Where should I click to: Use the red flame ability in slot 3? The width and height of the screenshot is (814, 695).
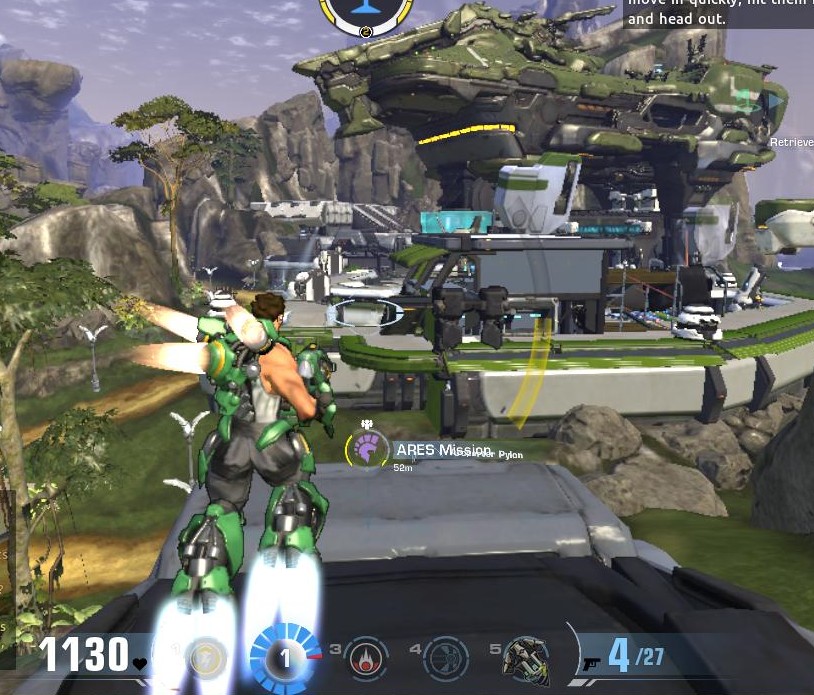pyautogui.click(x=366, y=658)
